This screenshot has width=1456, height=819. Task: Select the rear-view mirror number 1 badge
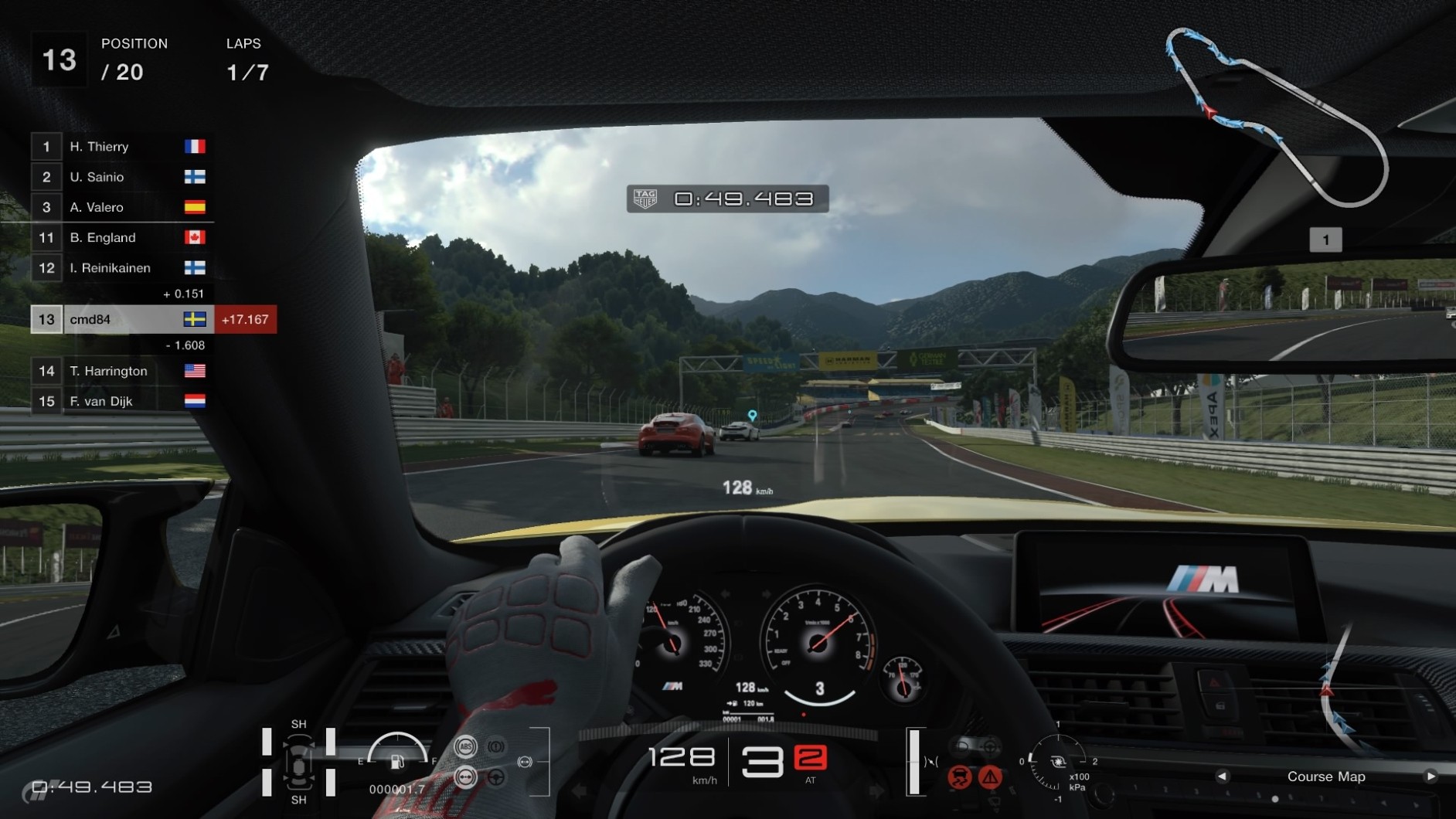pos(1325,240)
